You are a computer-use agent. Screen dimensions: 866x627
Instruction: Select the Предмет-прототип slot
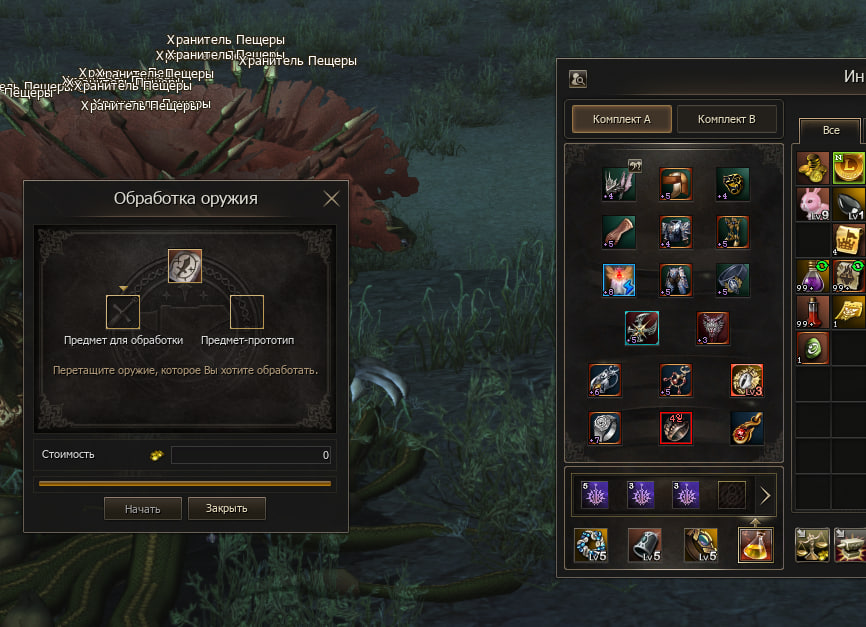click(x=247, y=312)
